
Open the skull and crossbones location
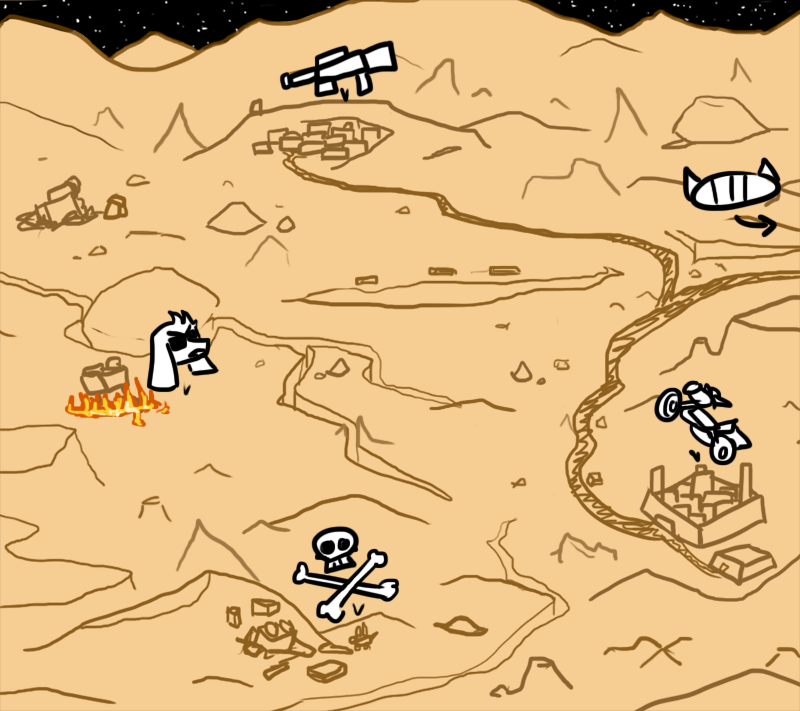point(339,573)
